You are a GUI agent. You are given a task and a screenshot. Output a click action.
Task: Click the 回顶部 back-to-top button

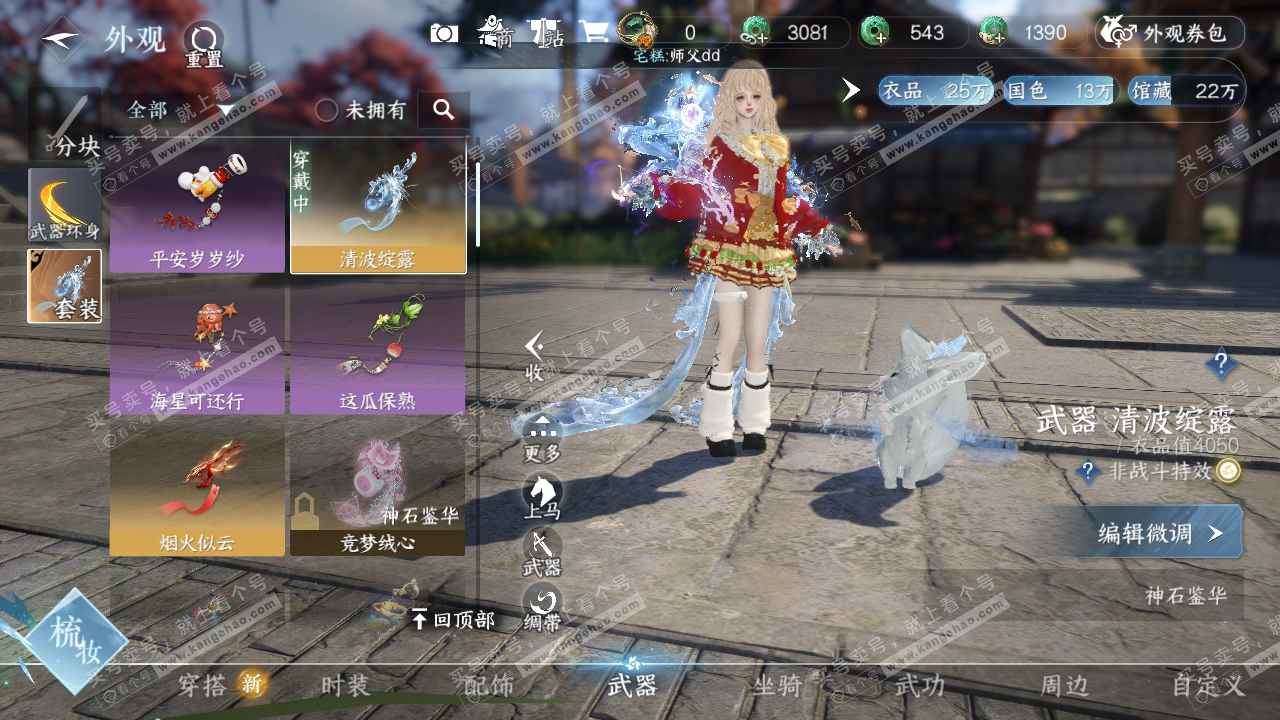click(x=452, y=620)
